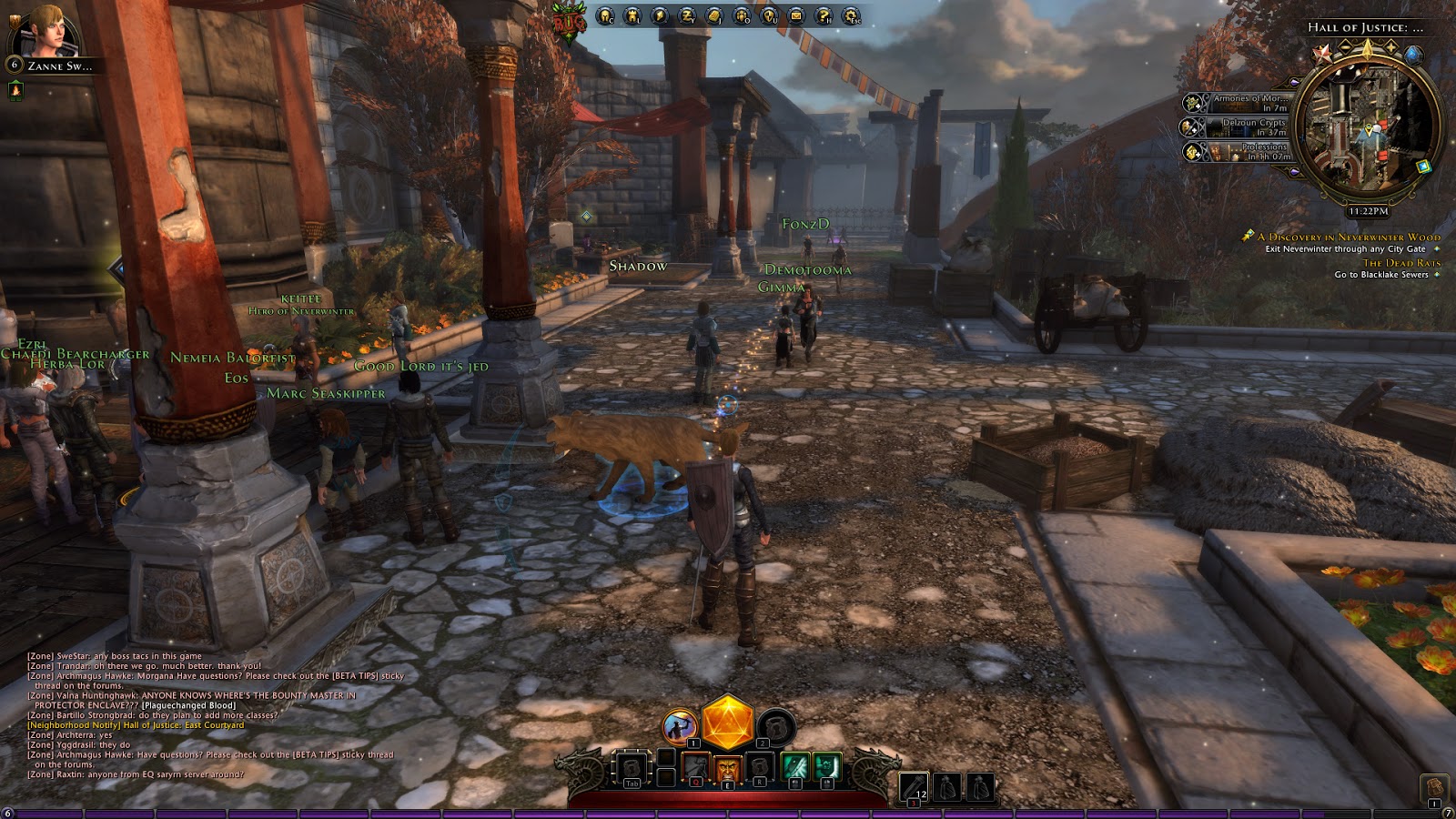This screenshot has width=1456, height=819.
Task: Open the Zen Market icon (Z)
Action: pos(687,16)
